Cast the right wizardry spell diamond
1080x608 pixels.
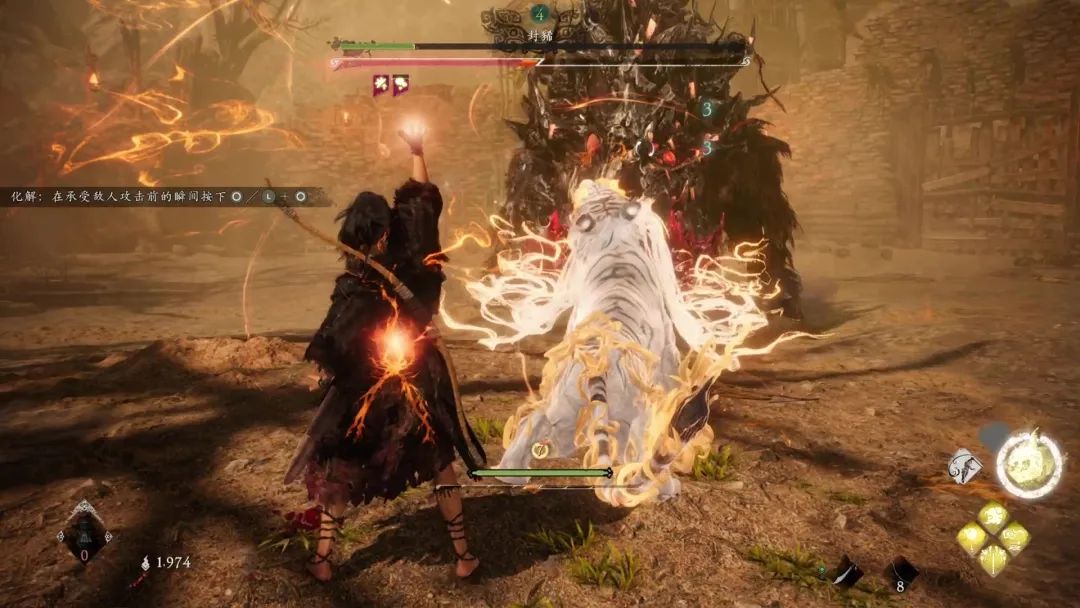click(x=1015, y=539)
